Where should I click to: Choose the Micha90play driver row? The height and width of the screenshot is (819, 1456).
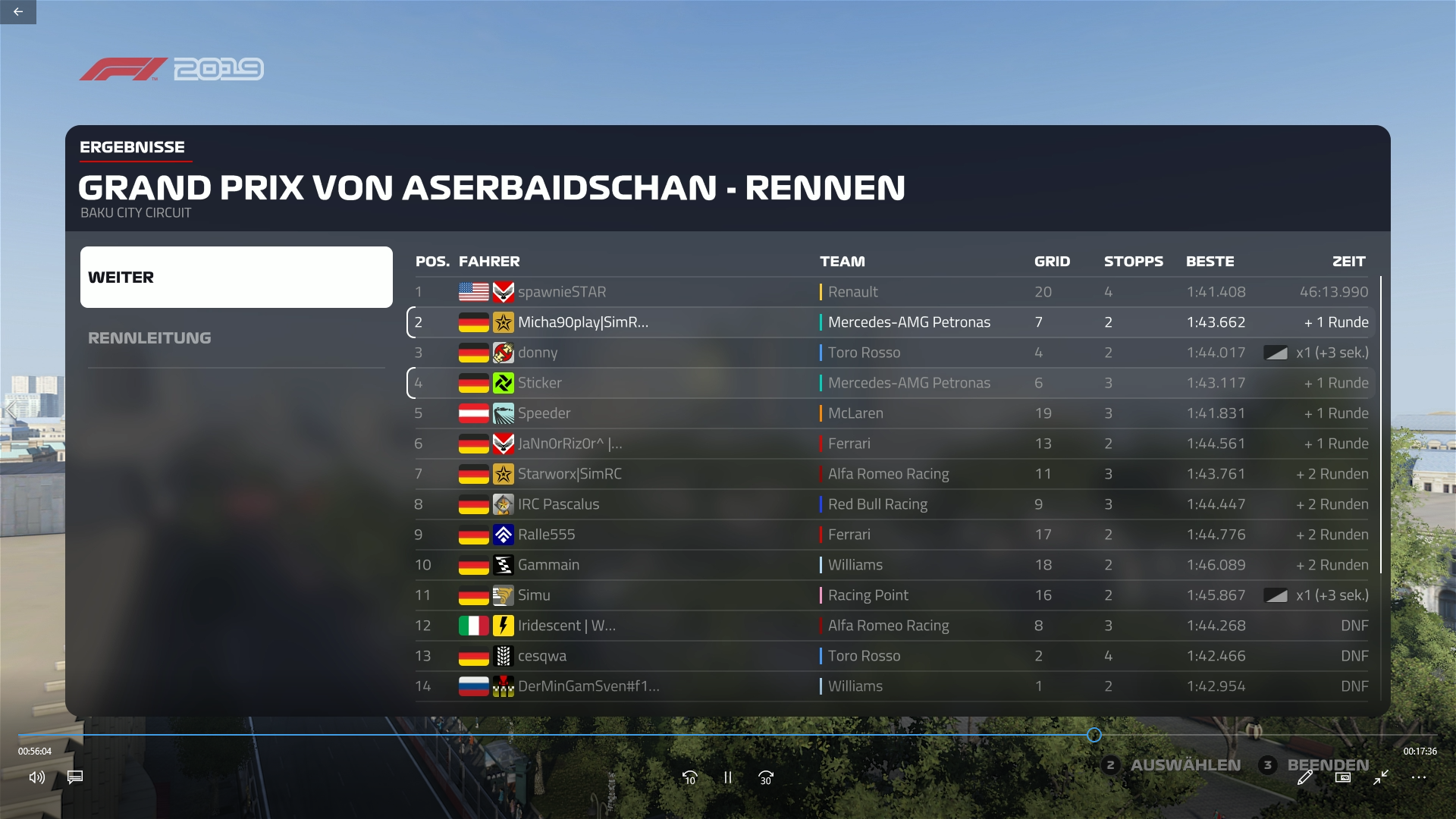point(891,322)
